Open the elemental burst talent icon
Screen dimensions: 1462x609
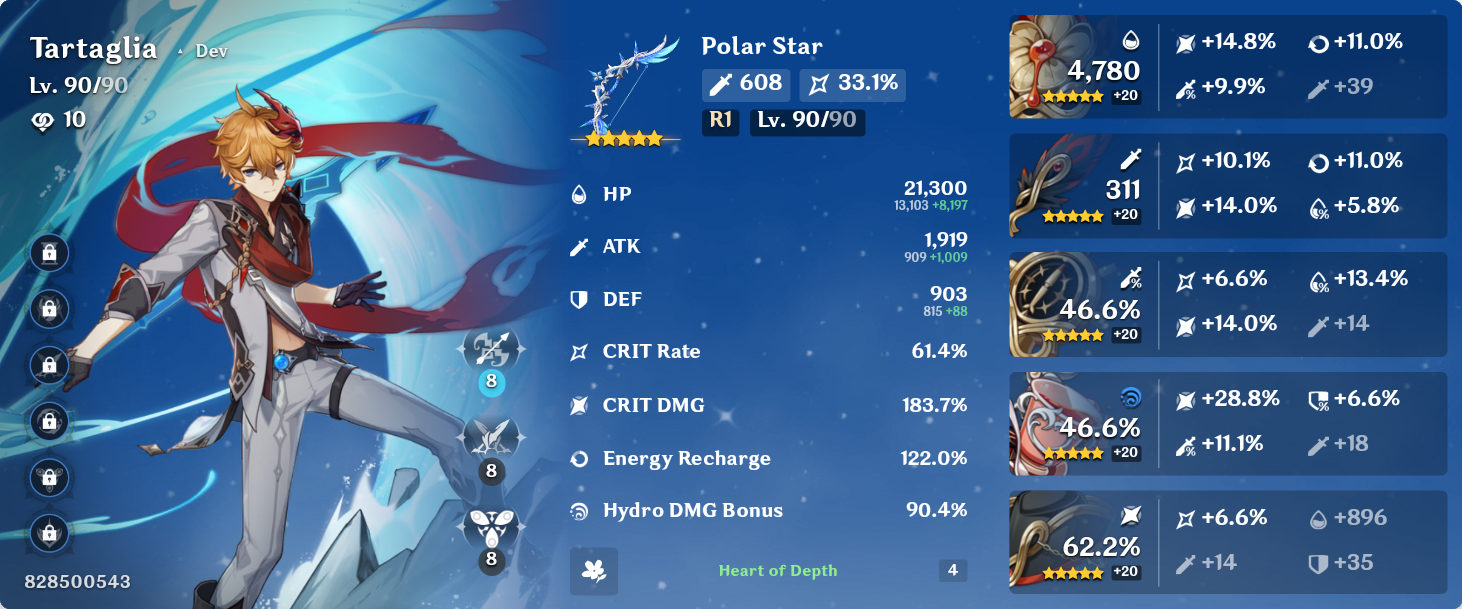tap(490, 525)
